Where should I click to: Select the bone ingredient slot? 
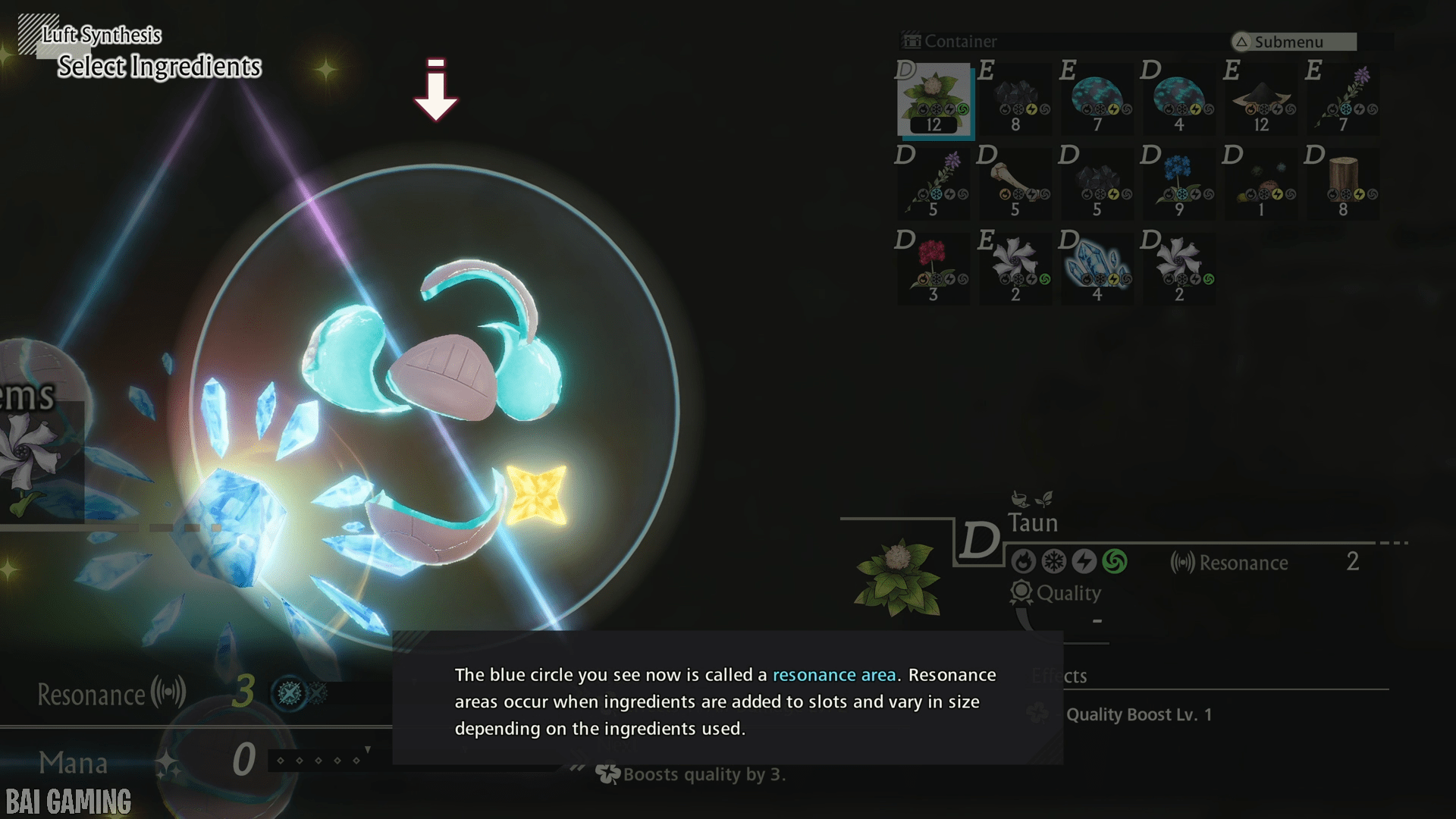[x=1016, y=184]
